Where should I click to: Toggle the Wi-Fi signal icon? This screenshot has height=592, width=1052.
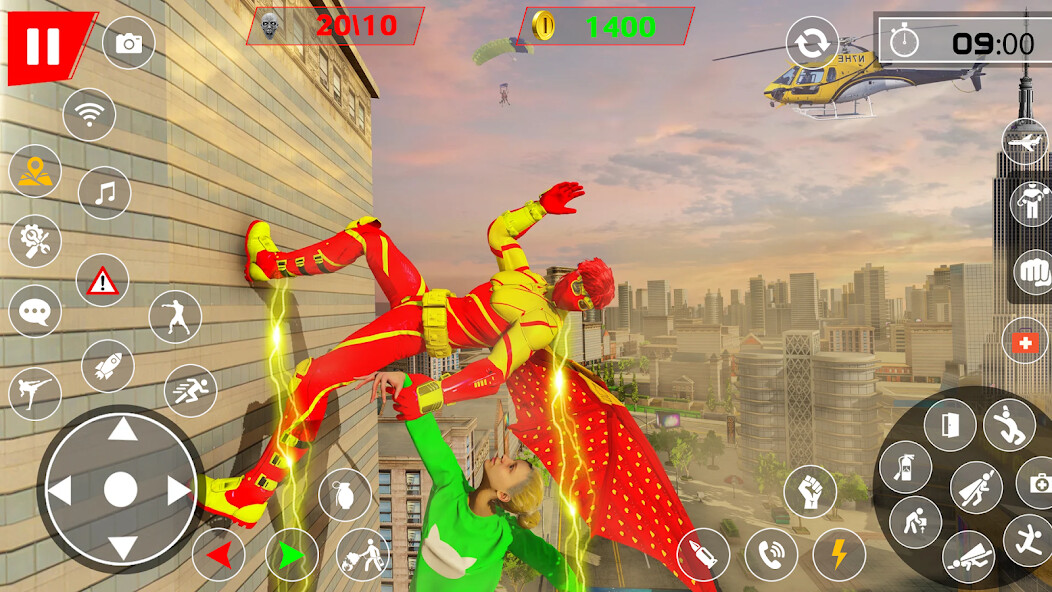click(89, 115)
